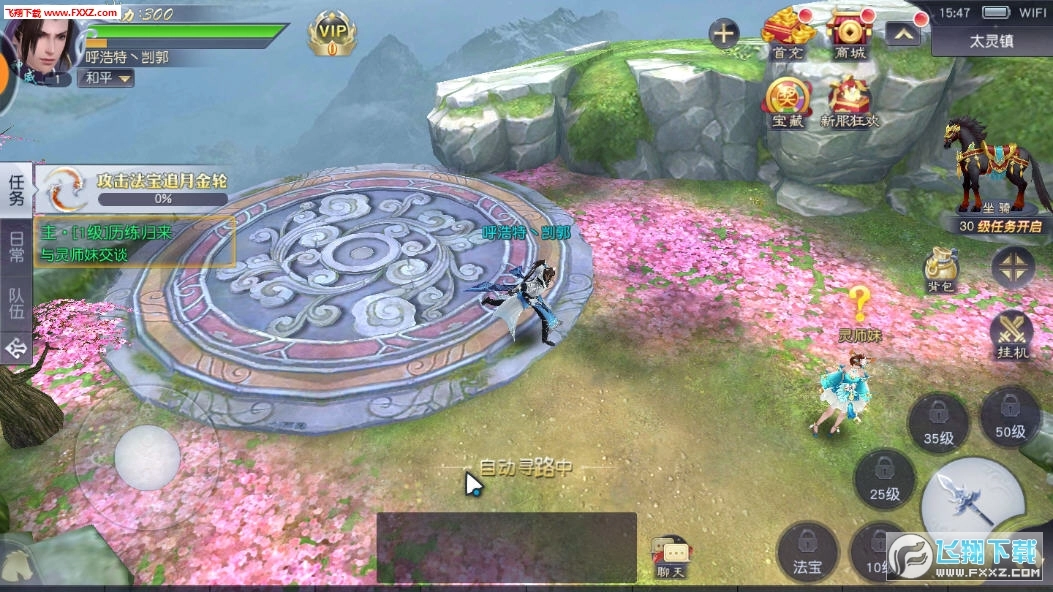This screenshot has height=592, width=1053.
Task: Open the 宝藏 treasure icon
Action: (x=787, y=100)
